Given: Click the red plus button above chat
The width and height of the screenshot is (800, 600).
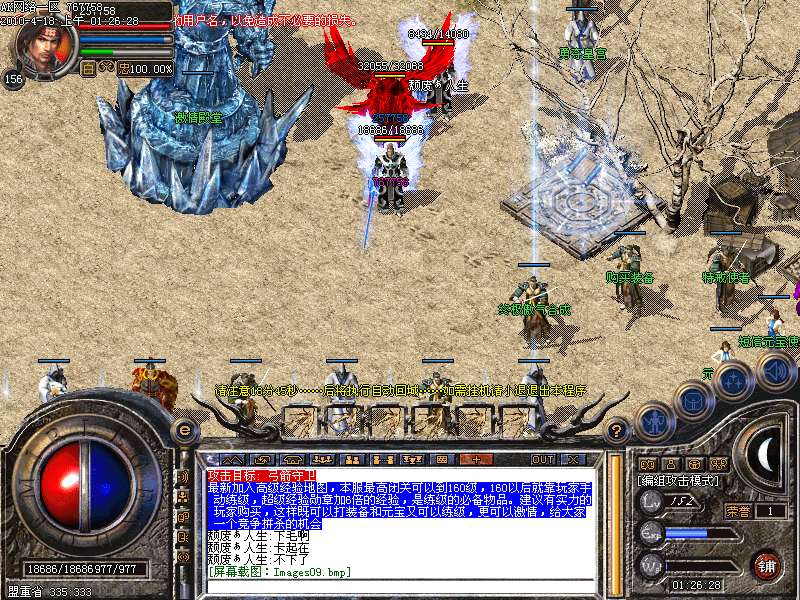Looking at the screenshot, I should point(475,459).
